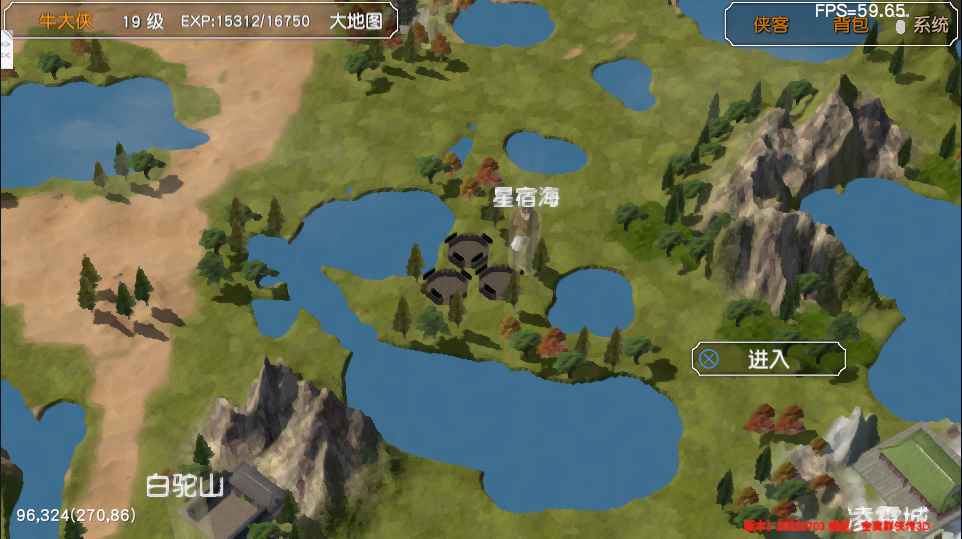Toggle the side panel arrow tab
This screenshot has height=539, width=962.
(x=4, y=50)
